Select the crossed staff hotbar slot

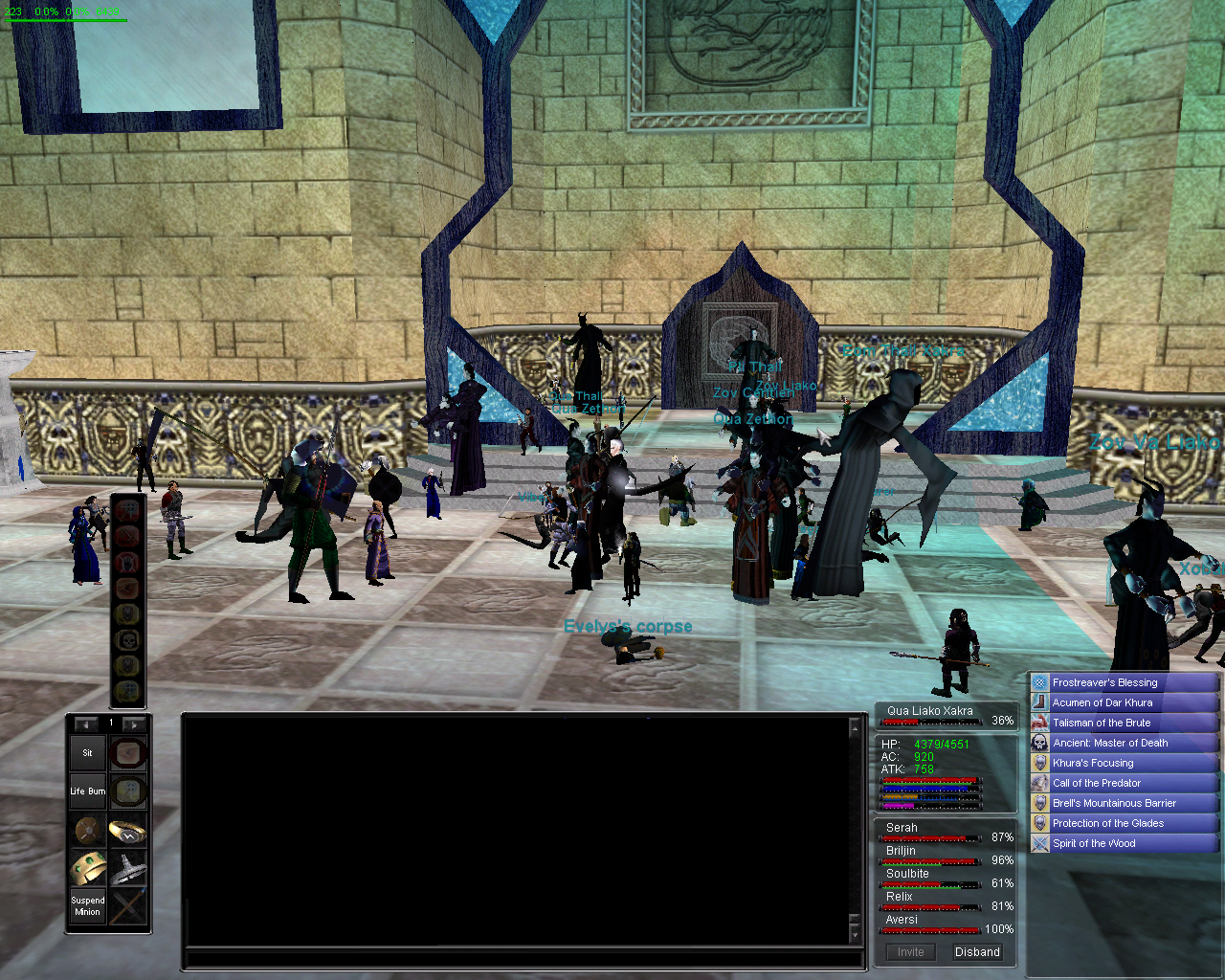[127, 906]
